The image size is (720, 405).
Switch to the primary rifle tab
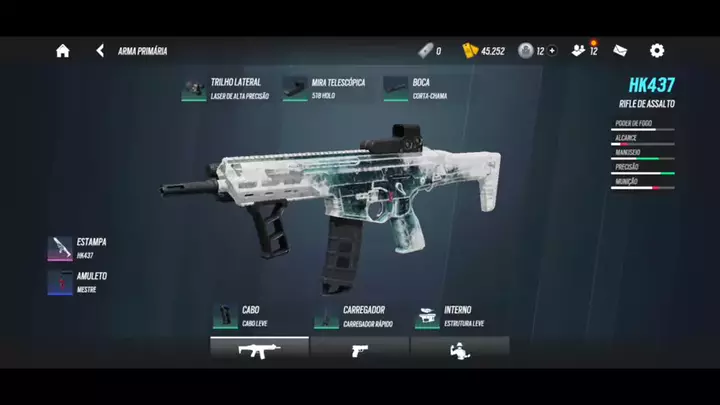point(259,349)
